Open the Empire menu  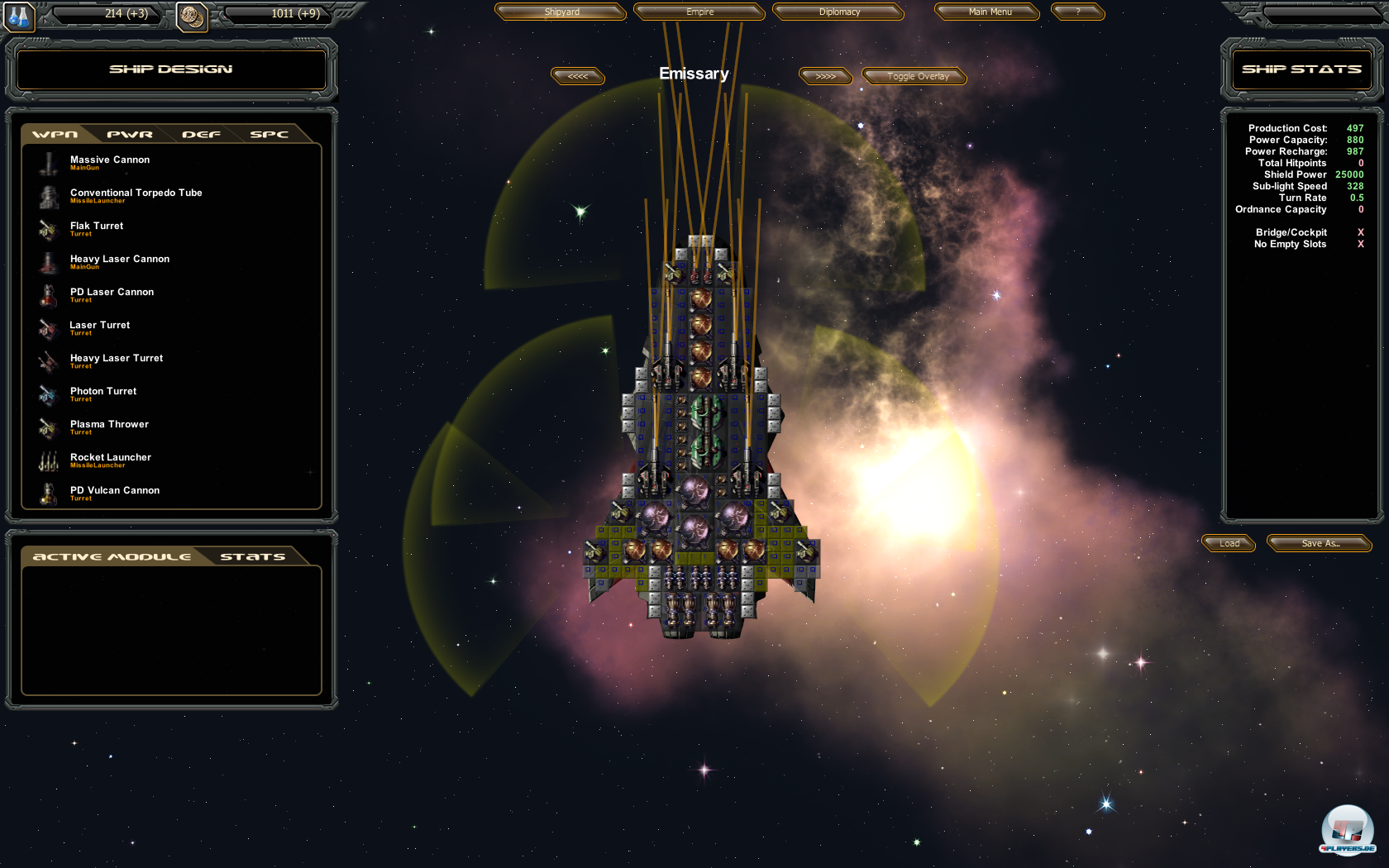point(699,12)
